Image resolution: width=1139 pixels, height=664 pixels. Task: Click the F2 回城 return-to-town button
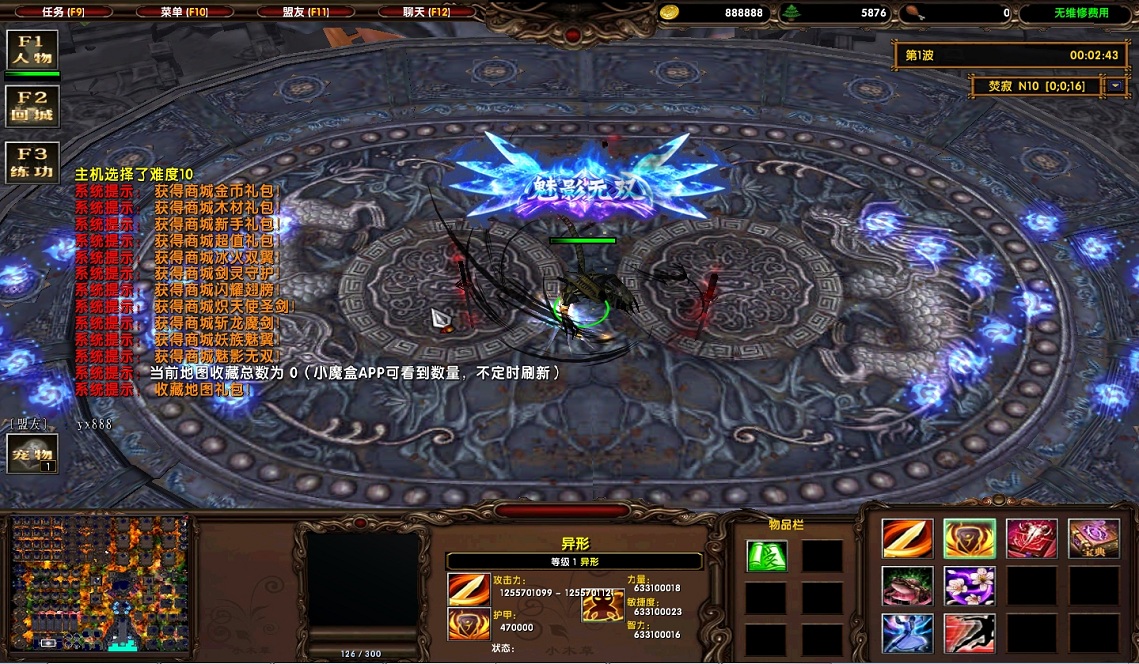[32, 106]
